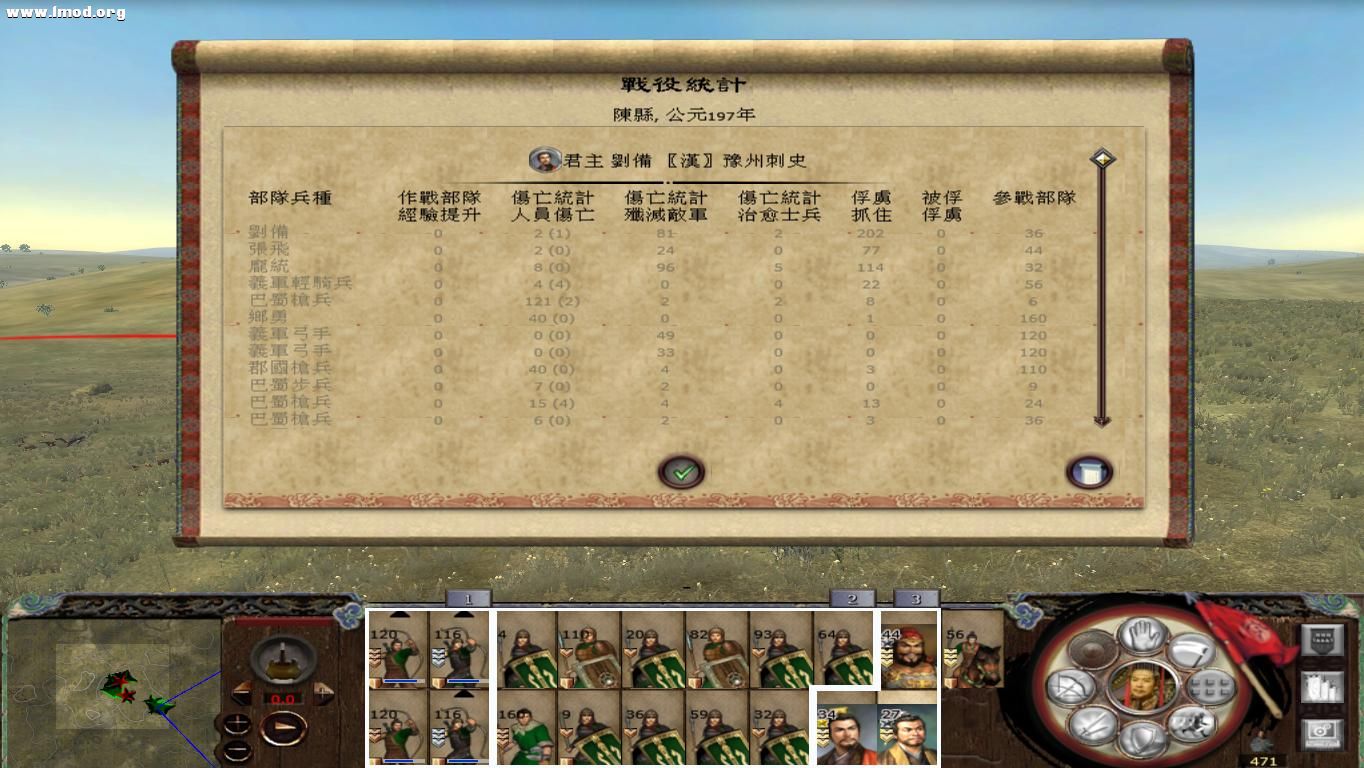Click the camera cinematic view button

pyautogui.click(x=1322, y=732)
